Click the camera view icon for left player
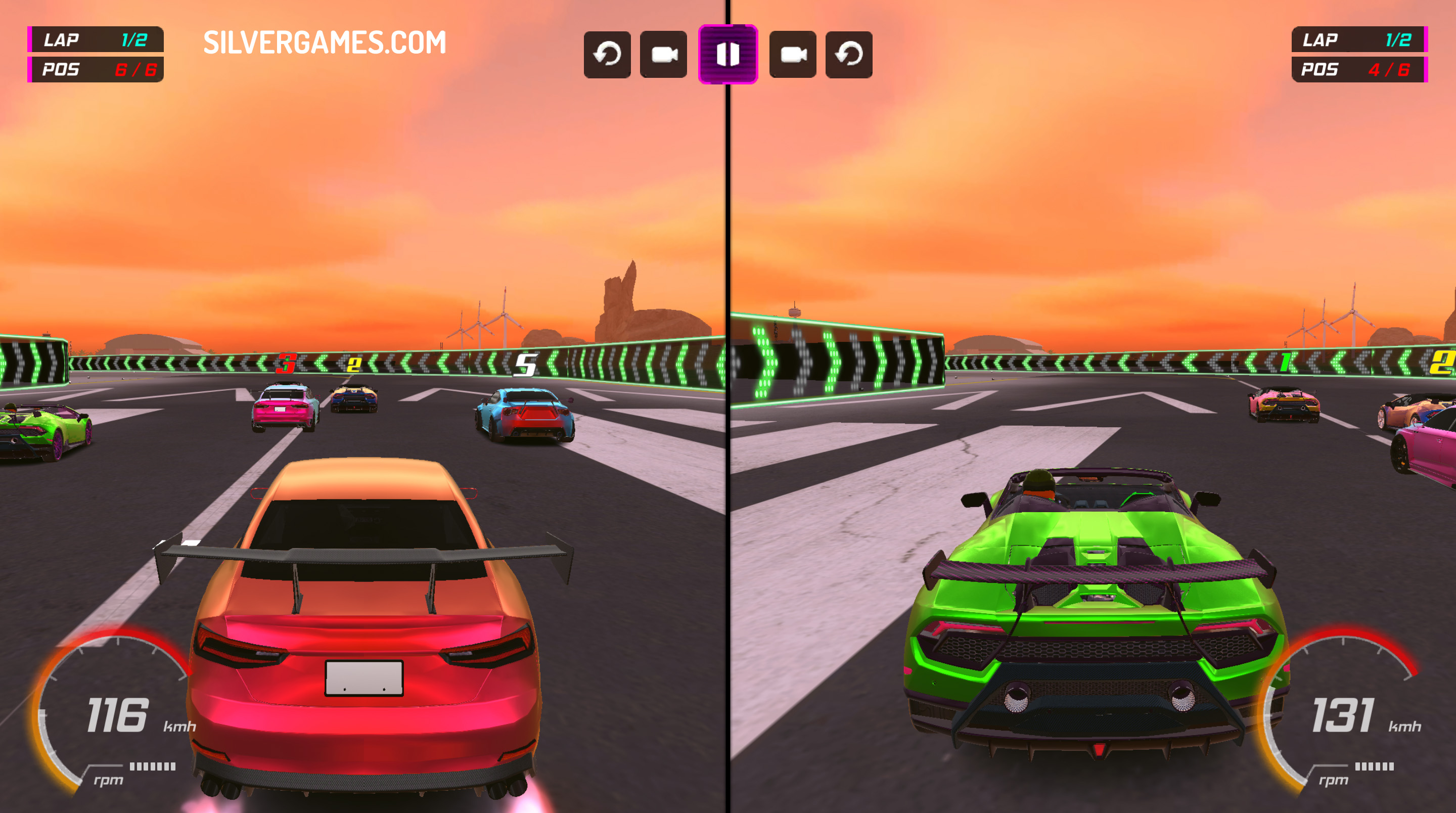 (665, 55)
